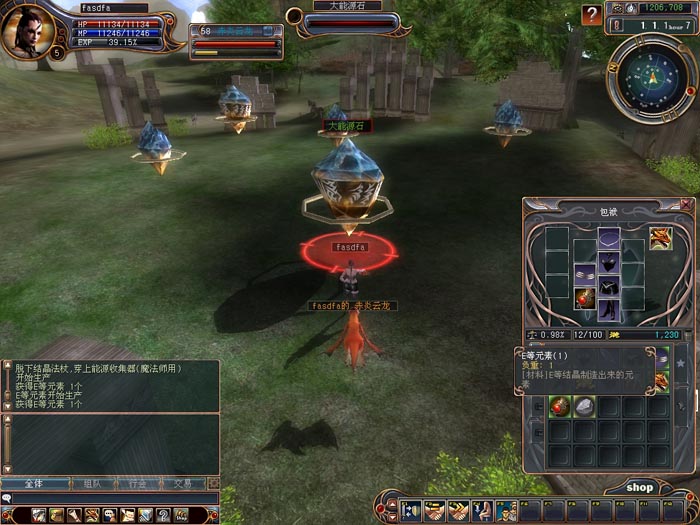
Task: Click the hotbar page up arrow
Action: (389, 503)
